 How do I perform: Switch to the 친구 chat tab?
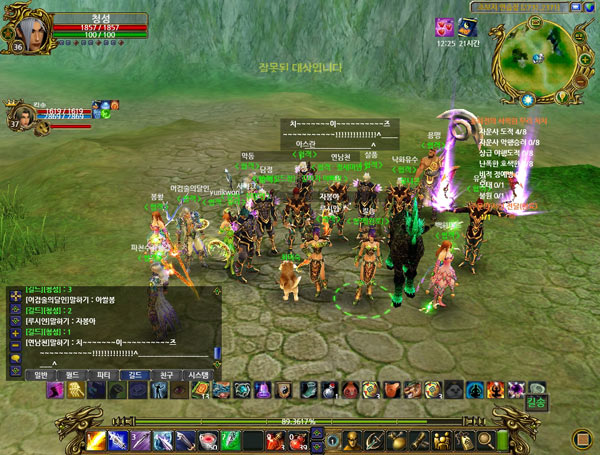[161, 374]
